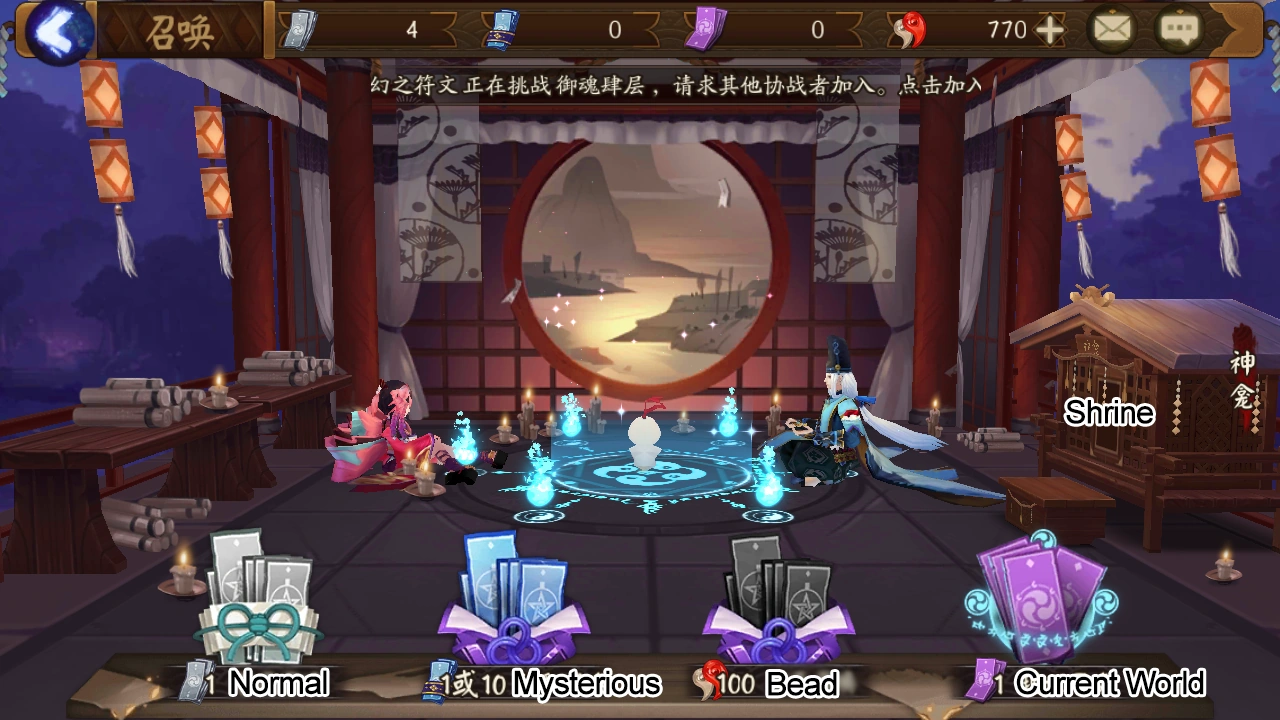Image resolution: width=1280 pixels, height=720 pixels.
Task: Click the cost label under Mysterious summon
Action: pyautogui.click(x=470, y=685)
